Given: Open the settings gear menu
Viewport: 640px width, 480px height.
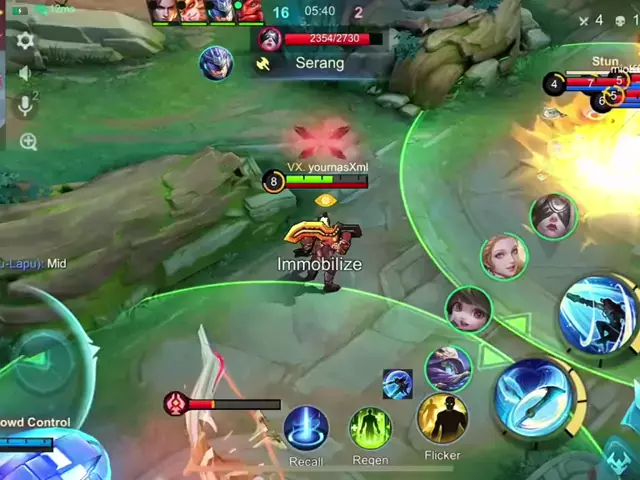Looking at the screenshot, I should 25,42.
